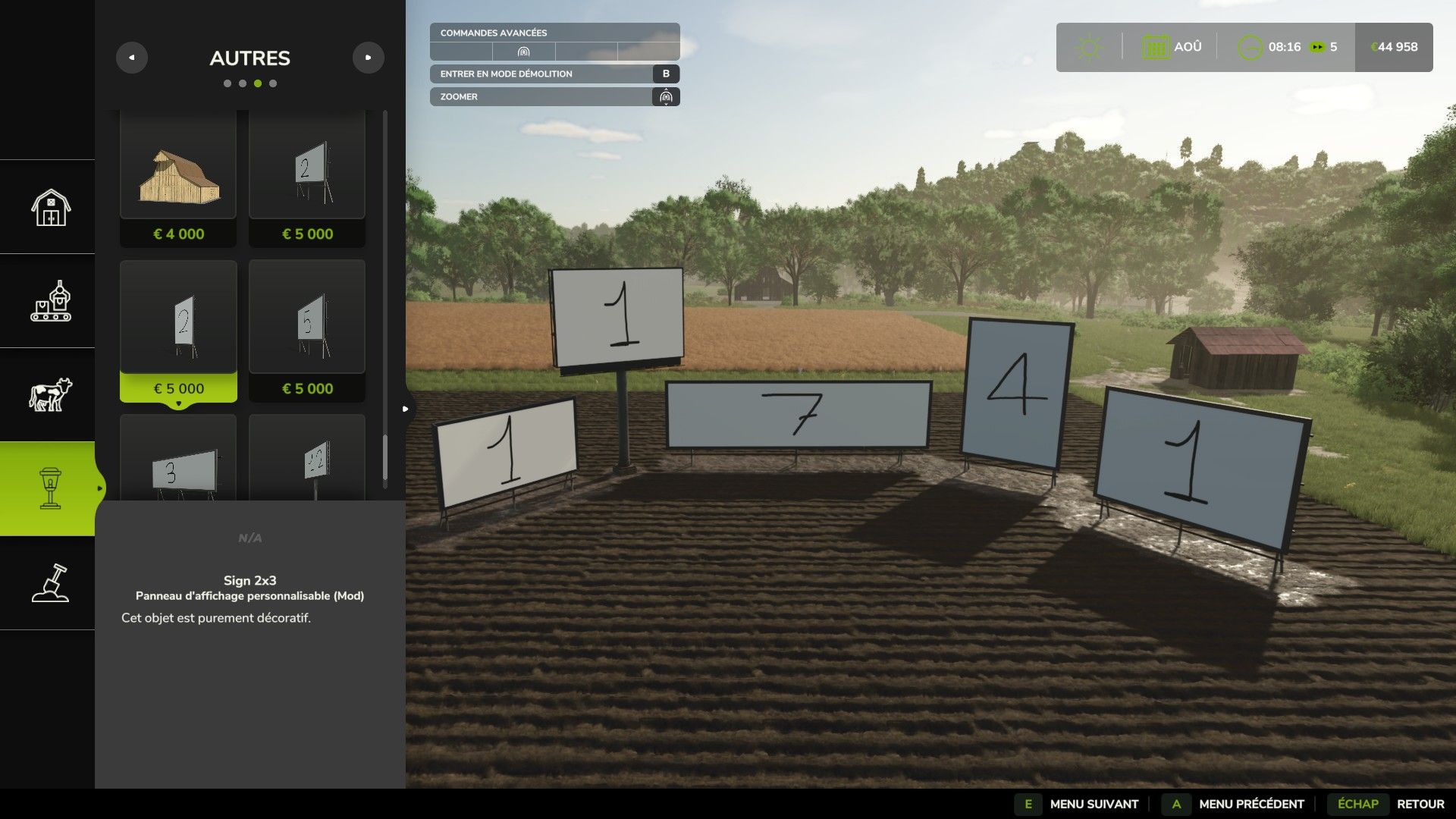Go to the next category with right arrow

[369, 58]
